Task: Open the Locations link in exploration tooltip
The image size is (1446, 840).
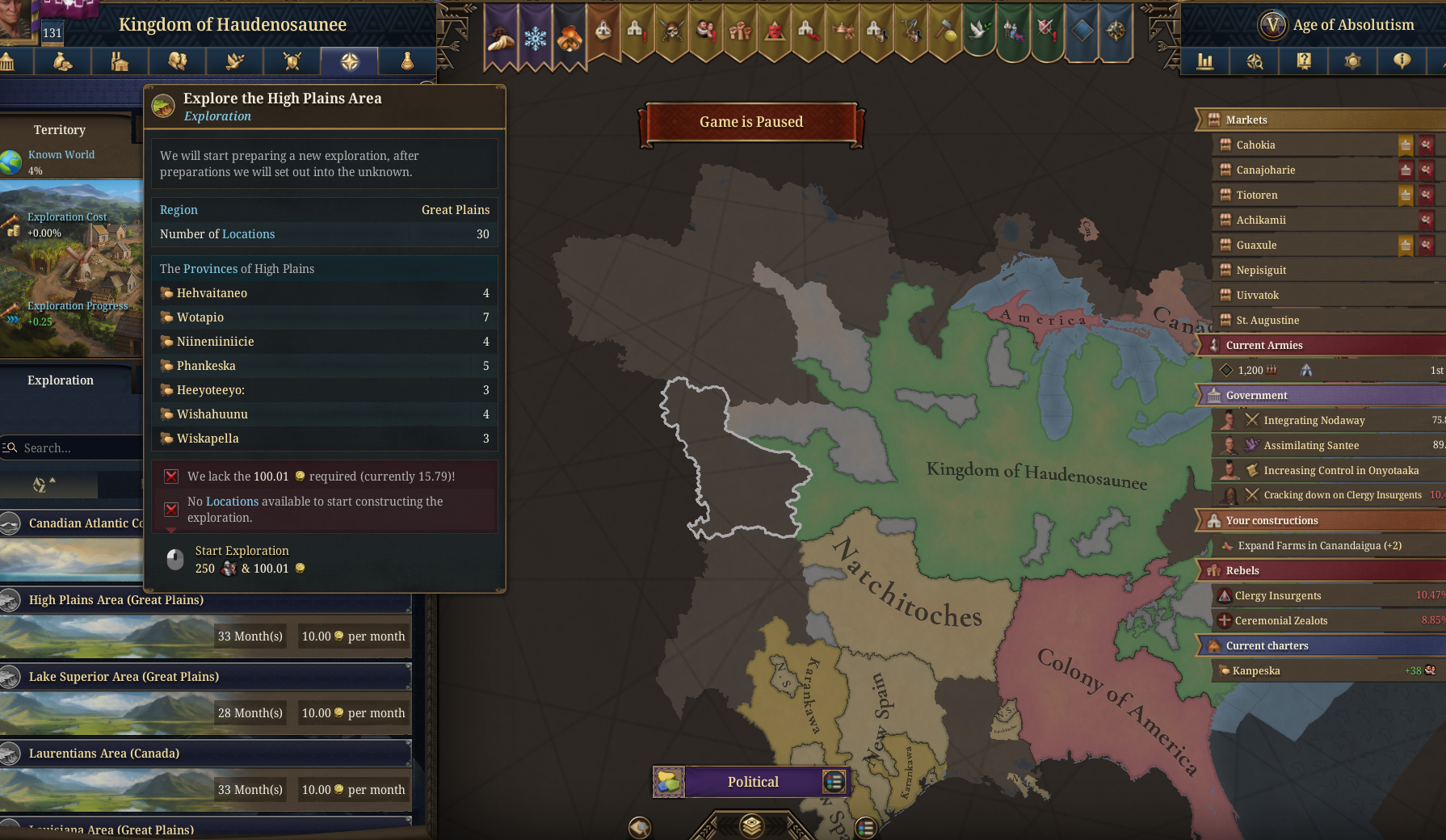Action: pos(248,234)
